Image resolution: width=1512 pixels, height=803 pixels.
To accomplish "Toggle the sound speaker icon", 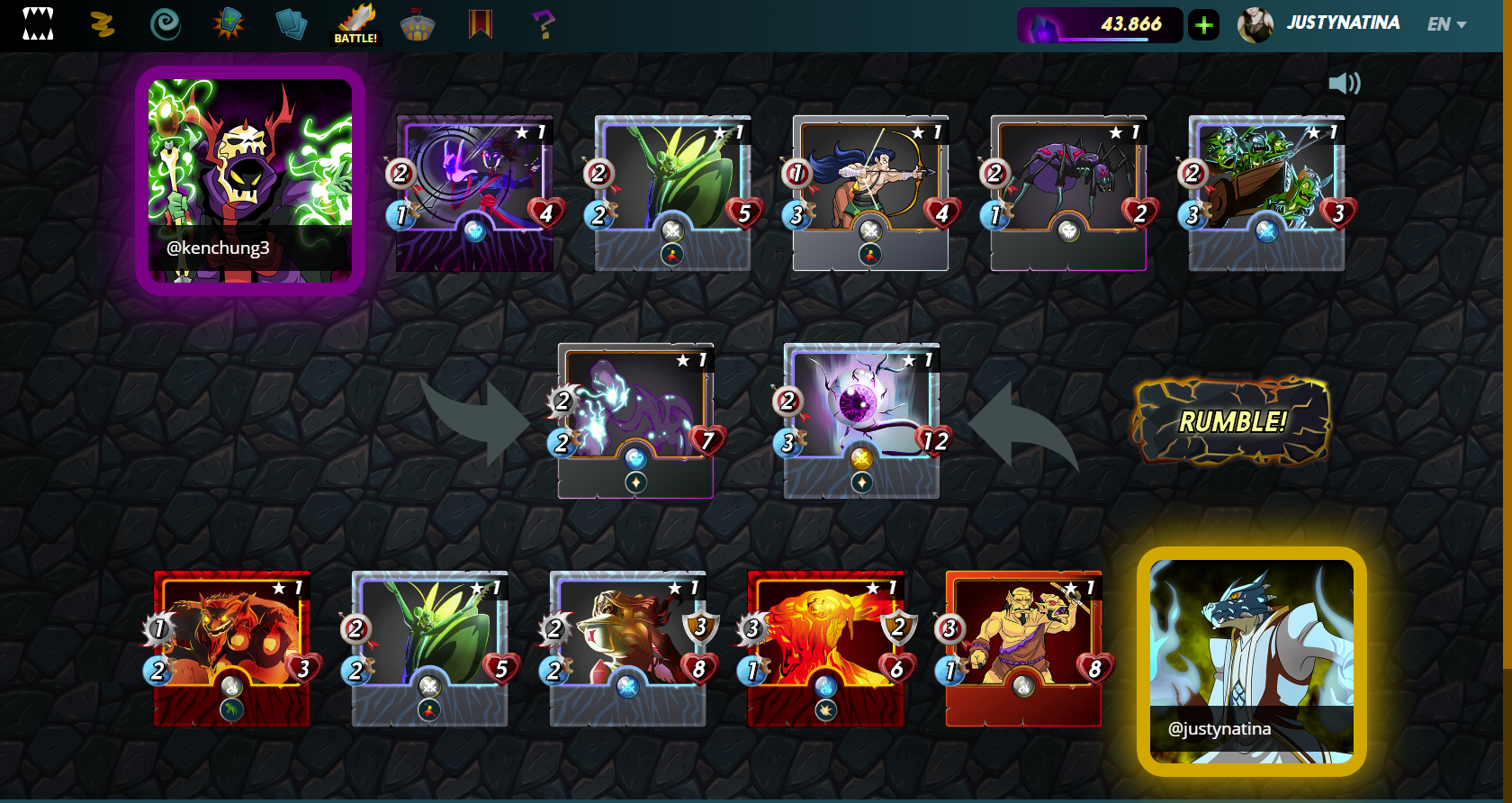I will [x=1344, y=84].
